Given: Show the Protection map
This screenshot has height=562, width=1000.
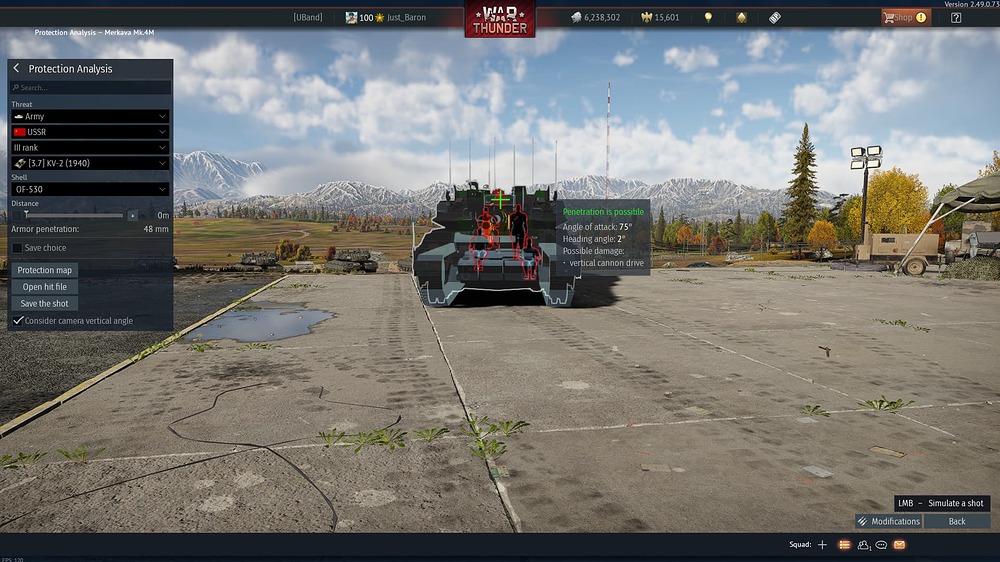Looking at the screenshot, I should (45, 270).
